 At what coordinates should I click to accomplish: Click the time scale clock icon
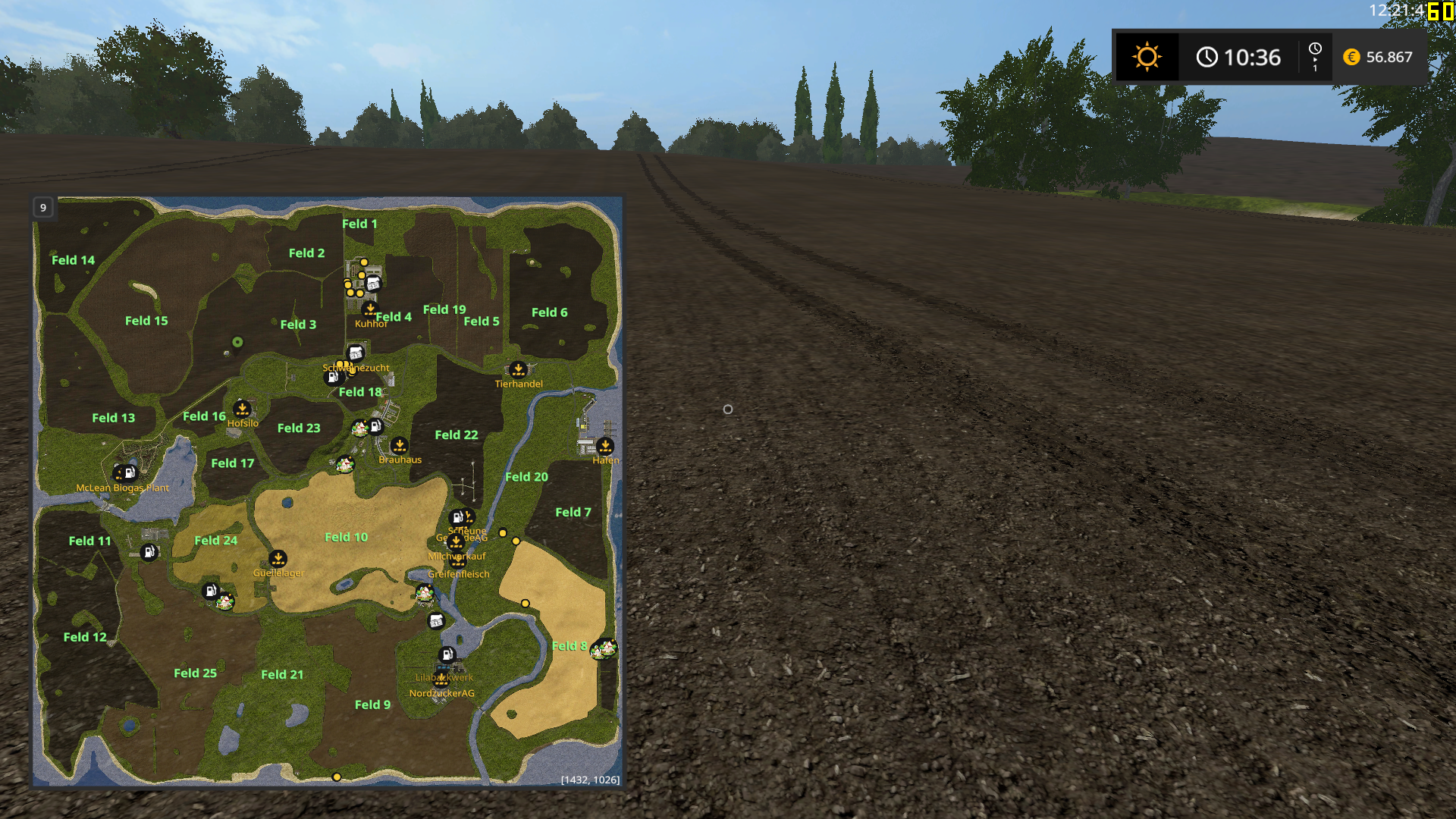pyautogui.click(x=1315, y=49)
